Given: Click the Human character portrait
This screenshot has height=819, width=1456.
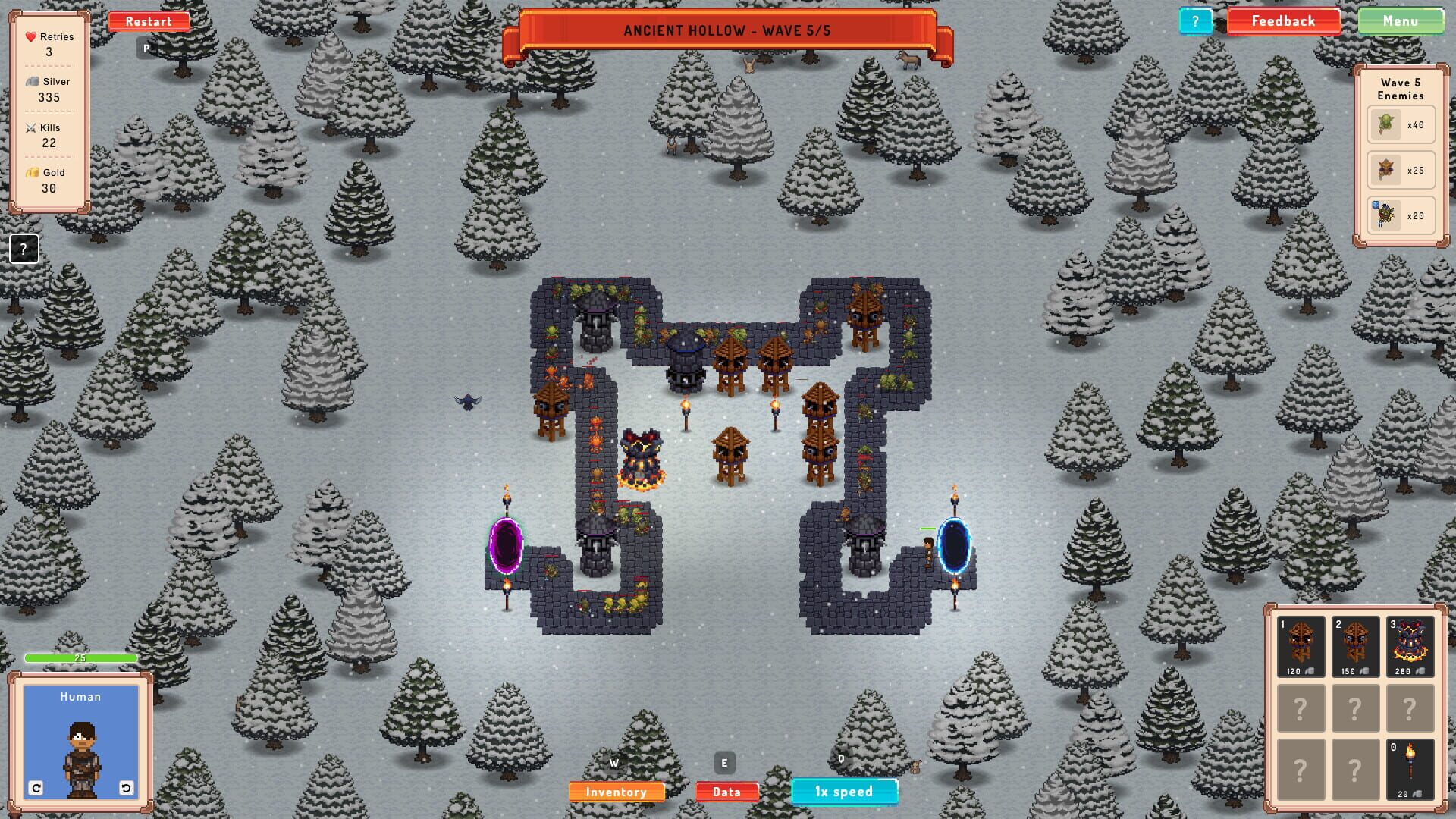Looking at the screenshot, I should pos(80,732).
